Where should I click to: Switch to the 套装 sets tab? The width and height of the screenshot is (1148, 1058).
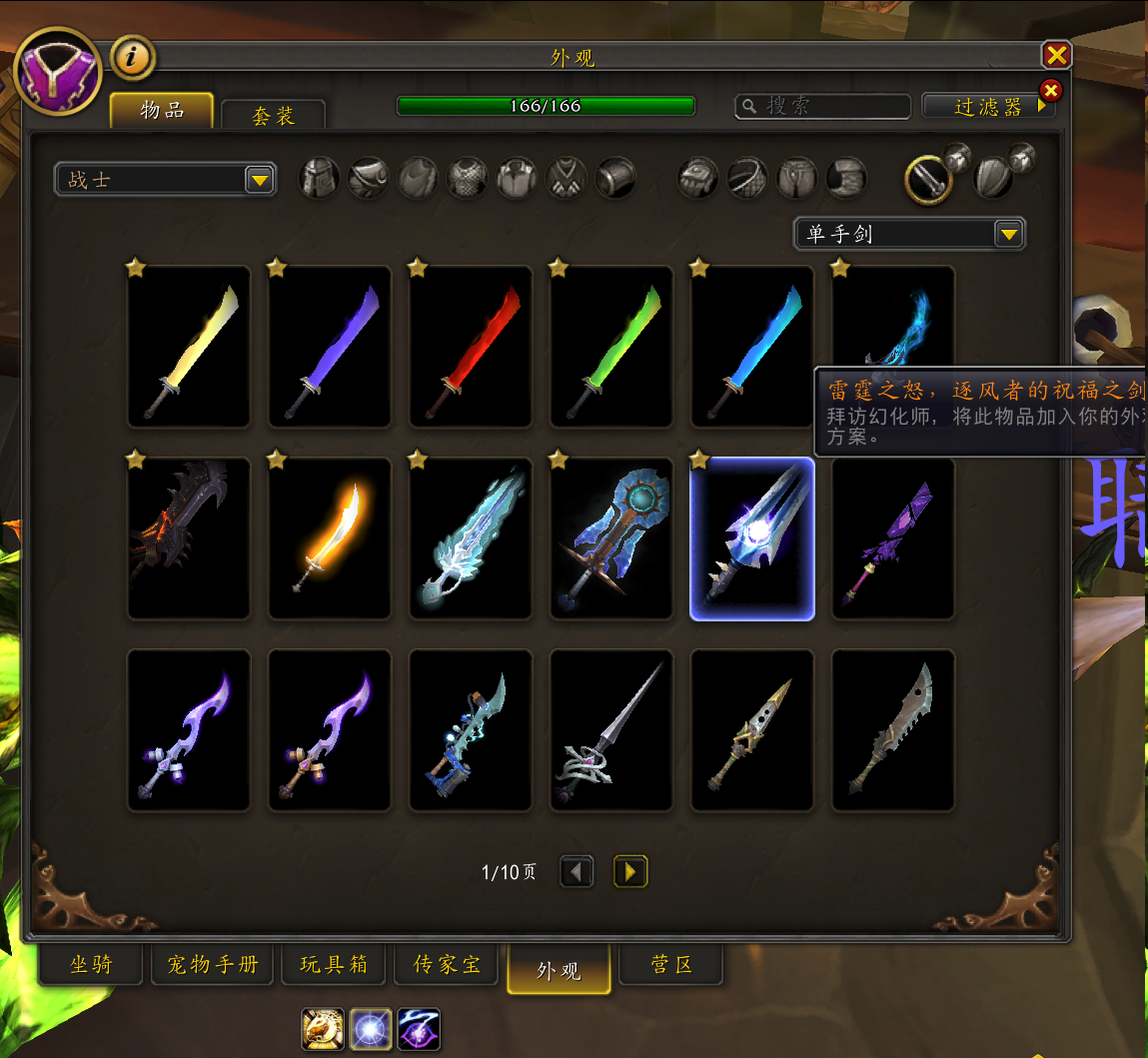273,116
